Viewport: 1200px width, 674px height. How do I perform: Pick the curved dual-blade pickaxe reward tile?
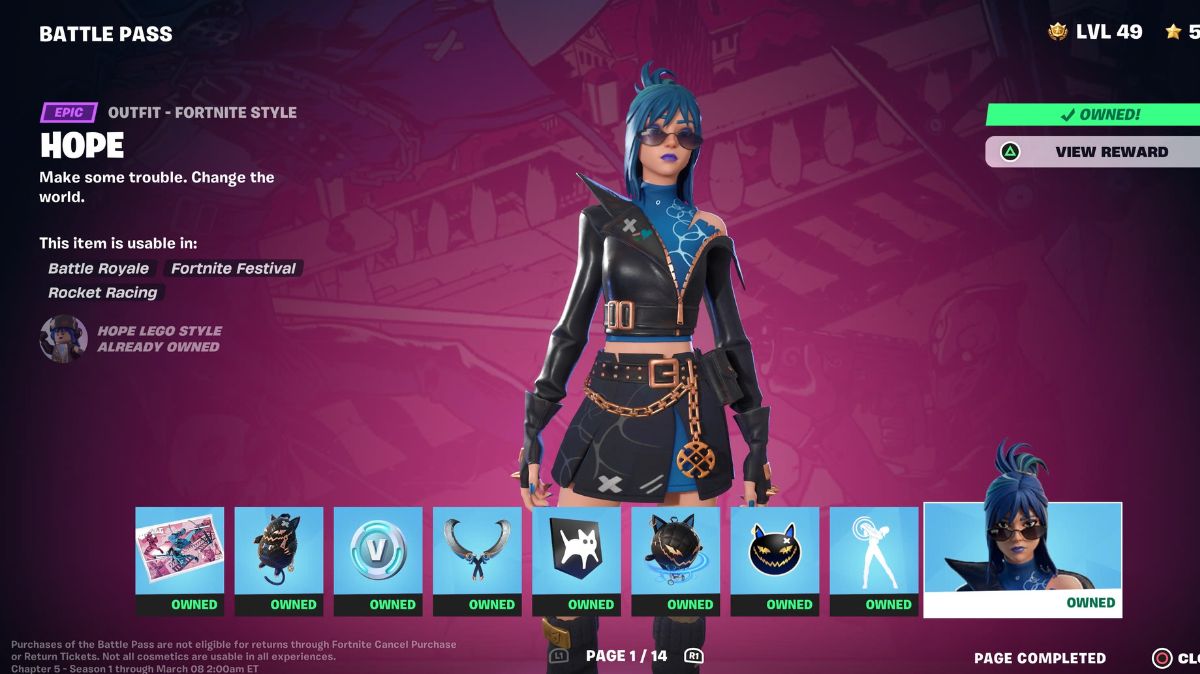coord(477,560)
